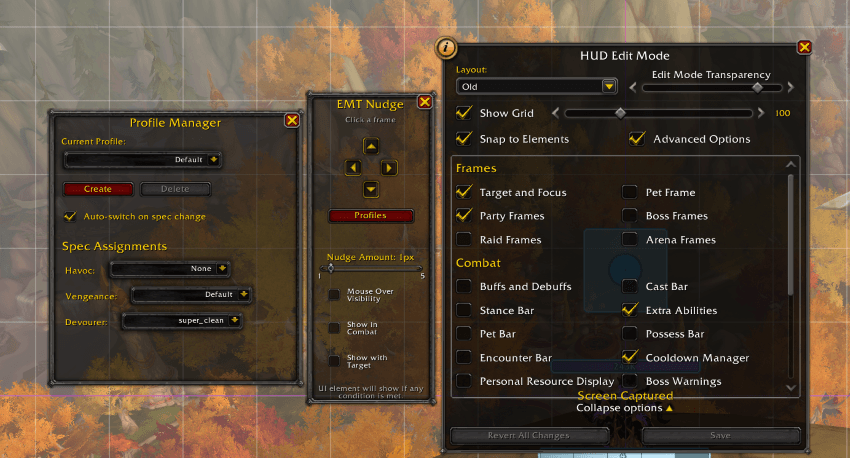The height and width of the screenshot is (458, 850).
Task: Nudge the frame up with the arrow
Action: [371, 146]
